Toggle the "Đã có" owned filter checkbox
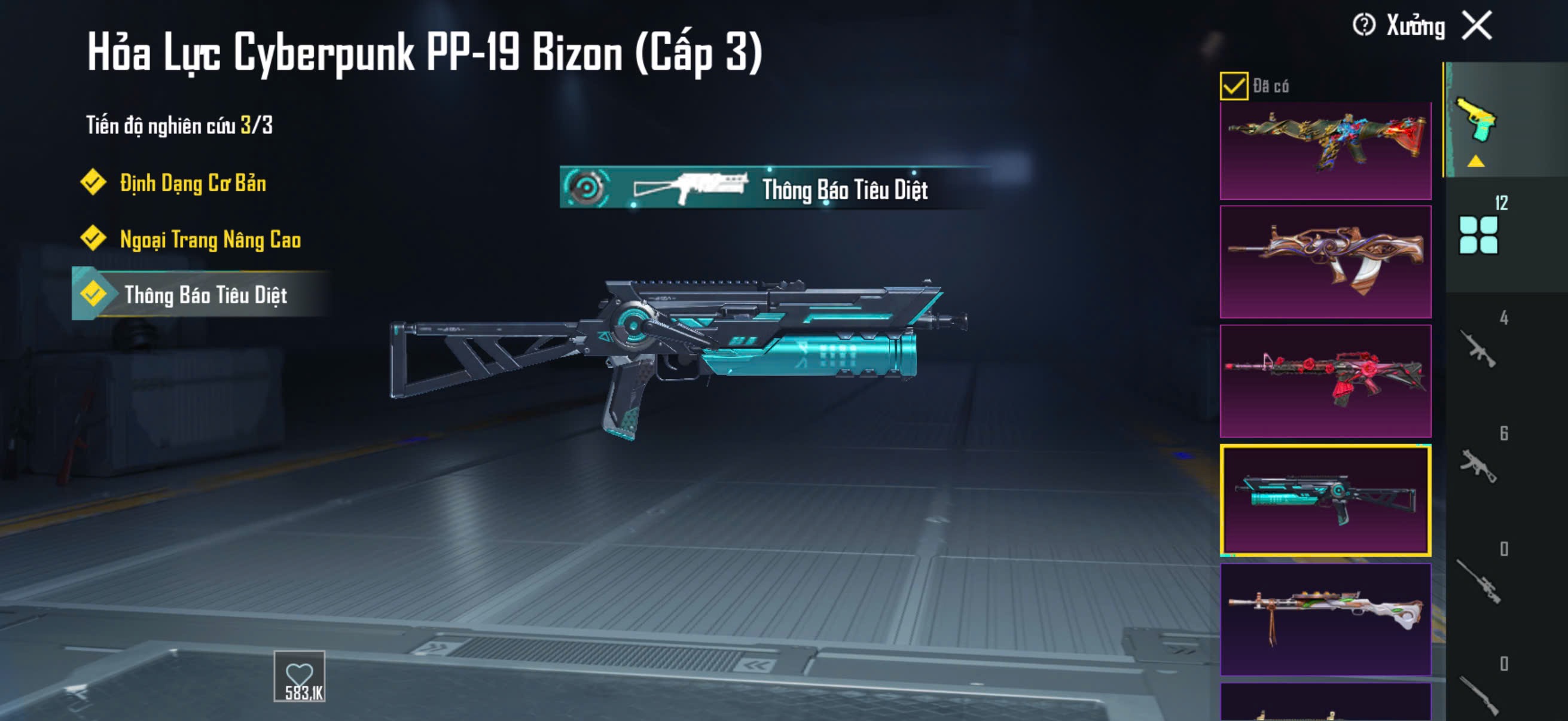This screenshot has width=1568, height=721. 1233,85
